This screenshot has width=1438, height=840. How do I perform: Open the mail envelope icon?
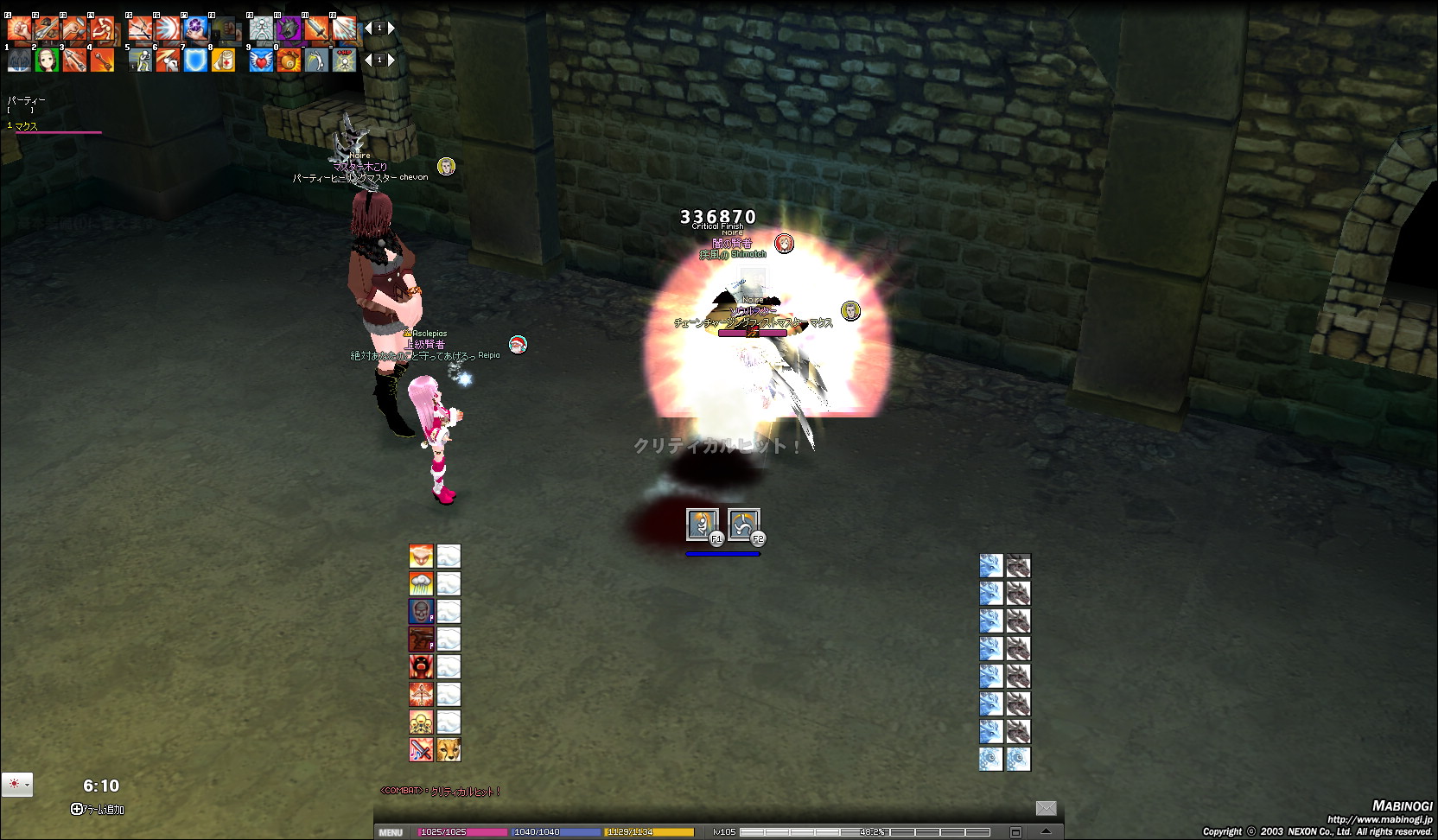pyautogui.click(x=1046, y=808)
